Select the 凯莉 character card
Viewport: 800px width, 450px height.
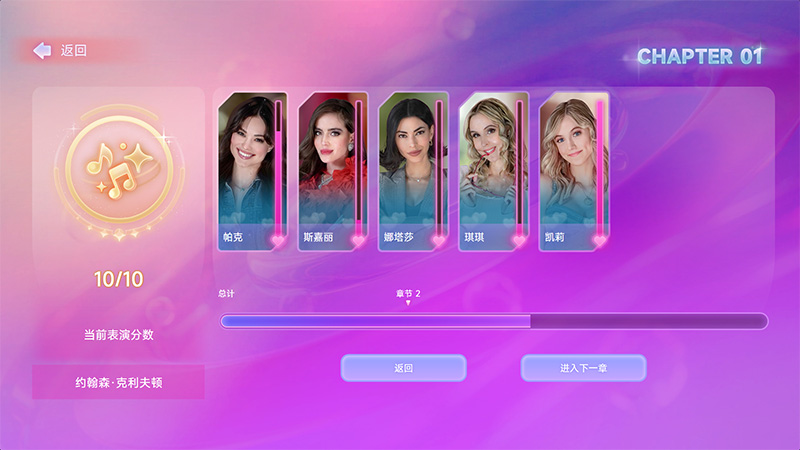(573, 171)
